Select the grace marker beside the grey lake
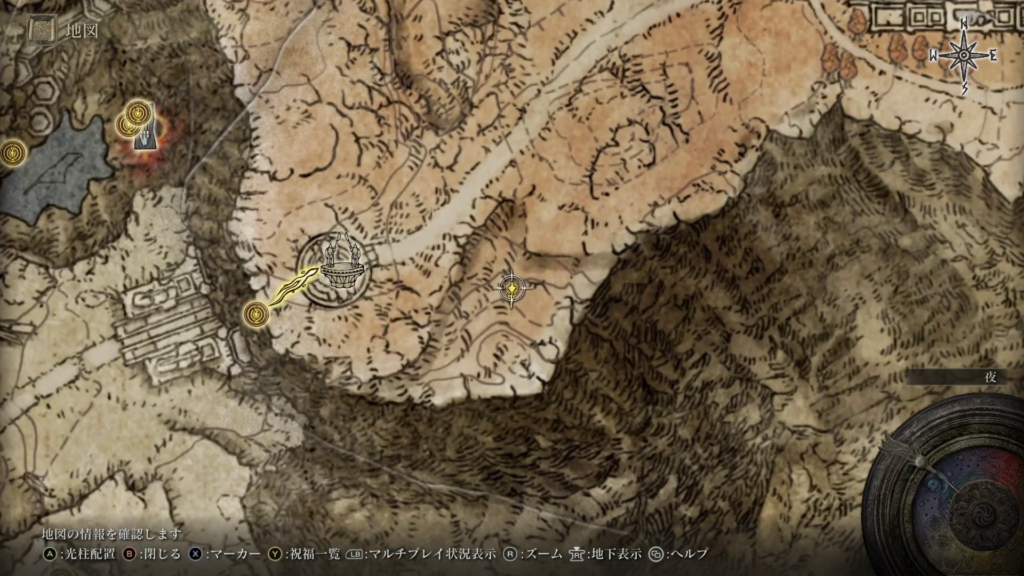 click(12, 153)
